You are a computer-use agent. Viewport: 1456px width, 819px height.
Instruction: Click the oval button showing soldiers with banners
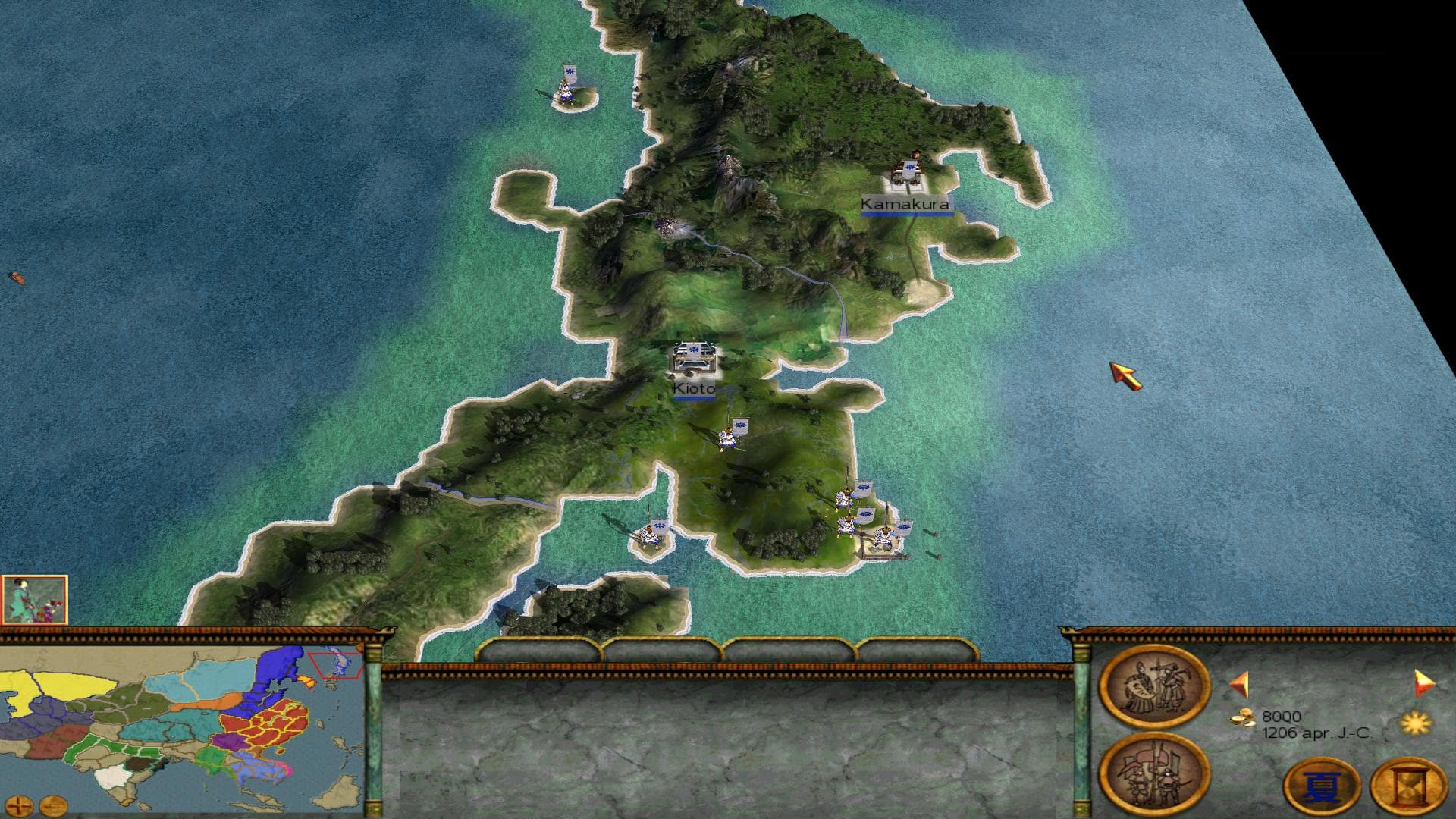[1153, 773]
